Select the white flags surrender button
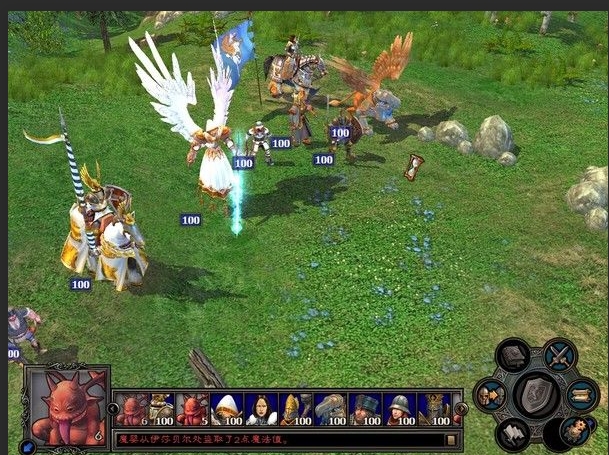This screenshot has width=609, height=455. pyautogui.click(x=513, y=433)
